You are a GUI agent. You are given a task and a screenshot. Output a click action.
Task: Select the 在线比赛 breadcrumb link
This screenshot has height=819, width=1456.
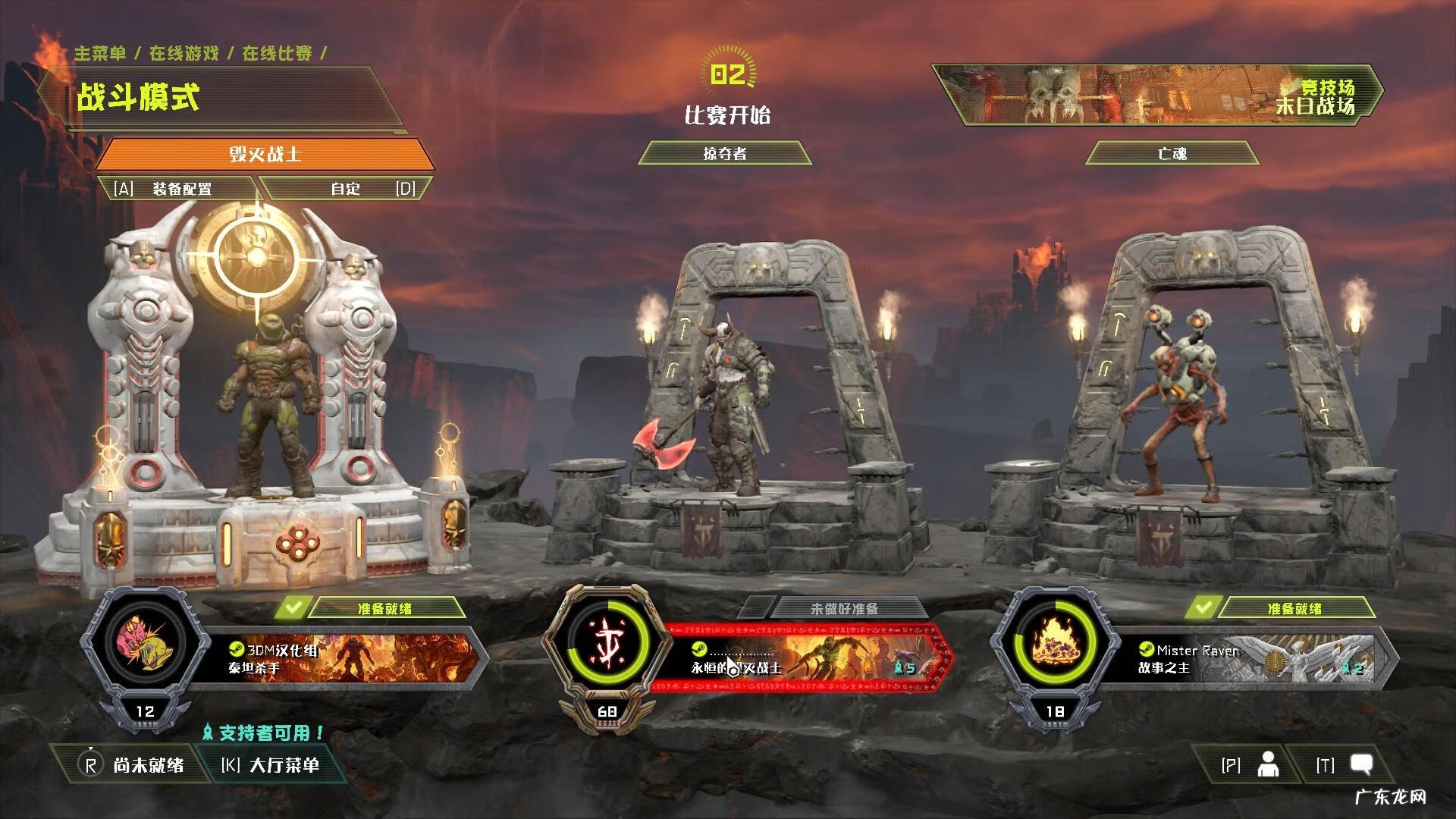(x=278, y=53)
